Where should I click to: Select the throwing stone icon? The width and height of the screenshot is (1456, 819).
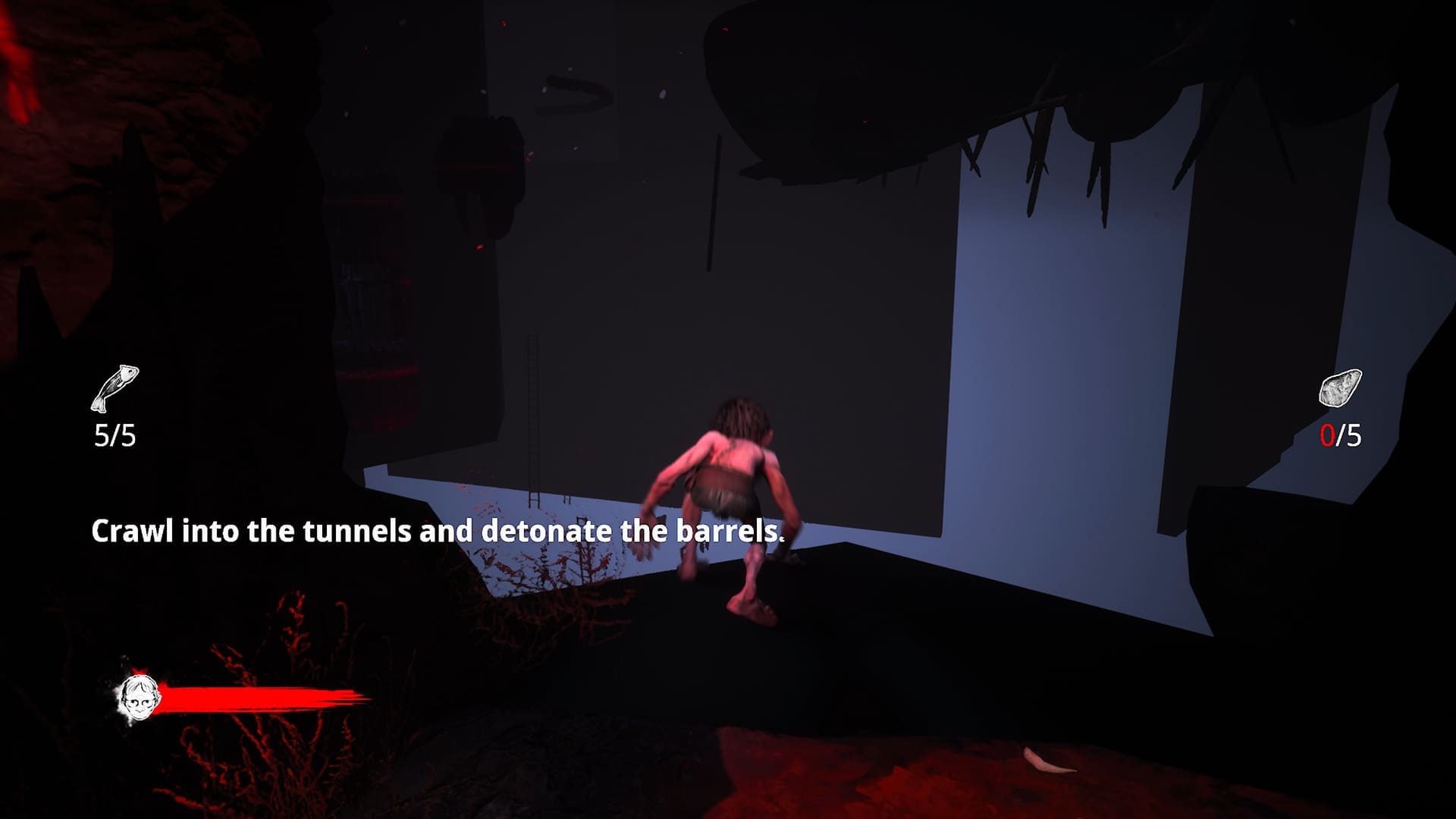tap(1340, 388)
